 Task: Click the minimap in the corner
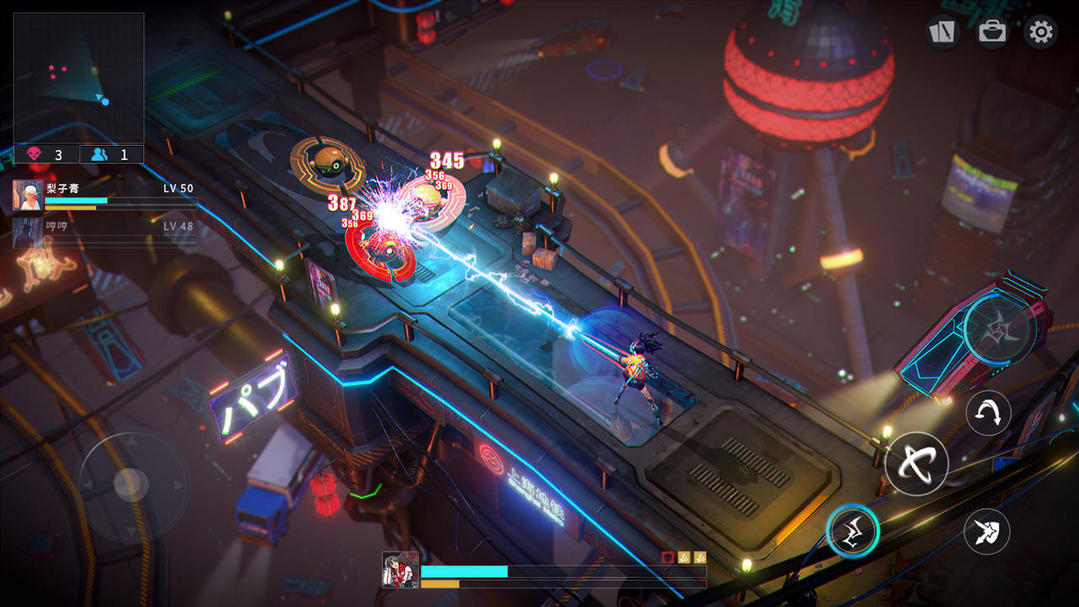pyautogui.click(x=78, y=78)
